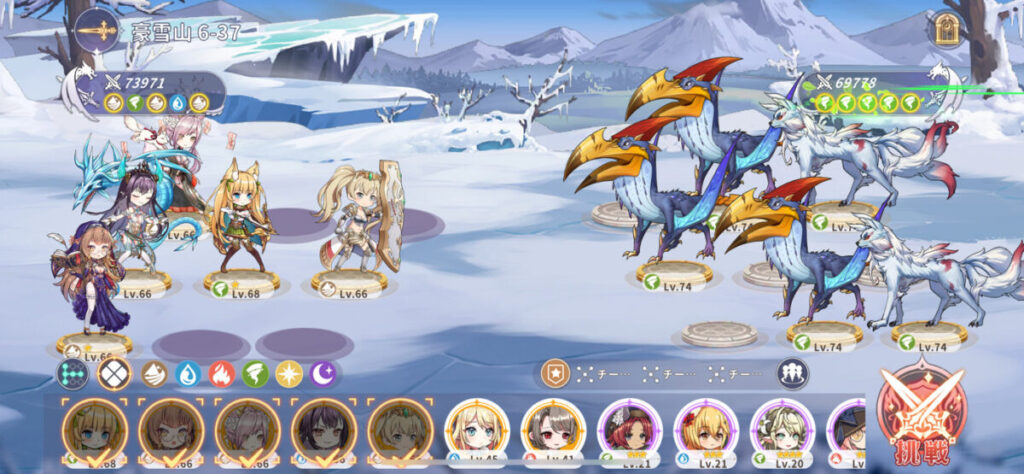Open the three-figures team list button
Screen dimensions: 1024x474
coord(793,374)
